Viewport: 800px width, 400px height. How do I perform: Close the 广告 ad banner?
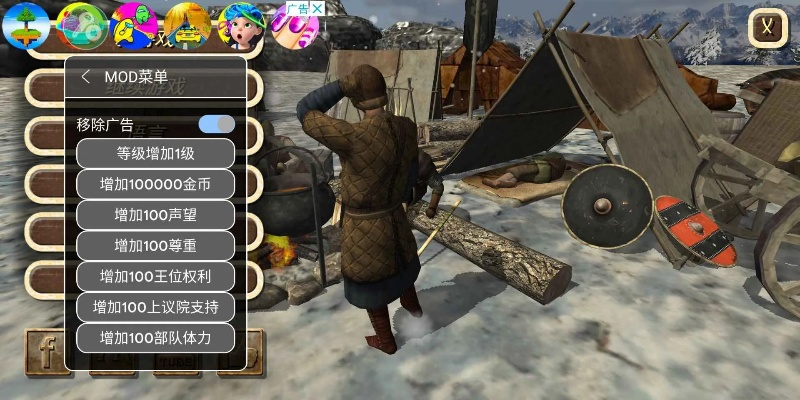pos(317,8)
